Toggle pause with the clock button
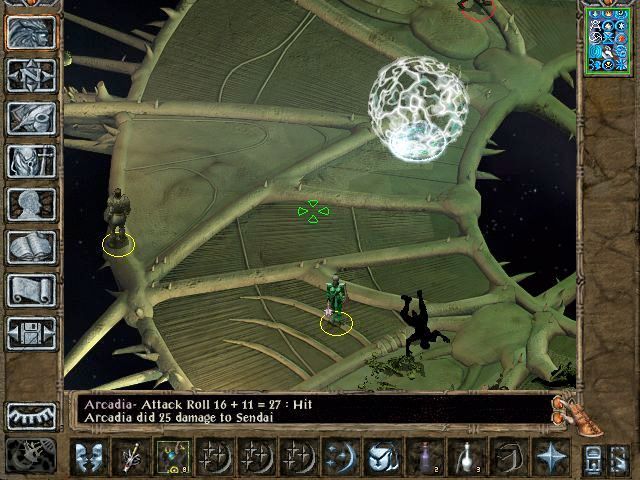 tap(31, 455)
